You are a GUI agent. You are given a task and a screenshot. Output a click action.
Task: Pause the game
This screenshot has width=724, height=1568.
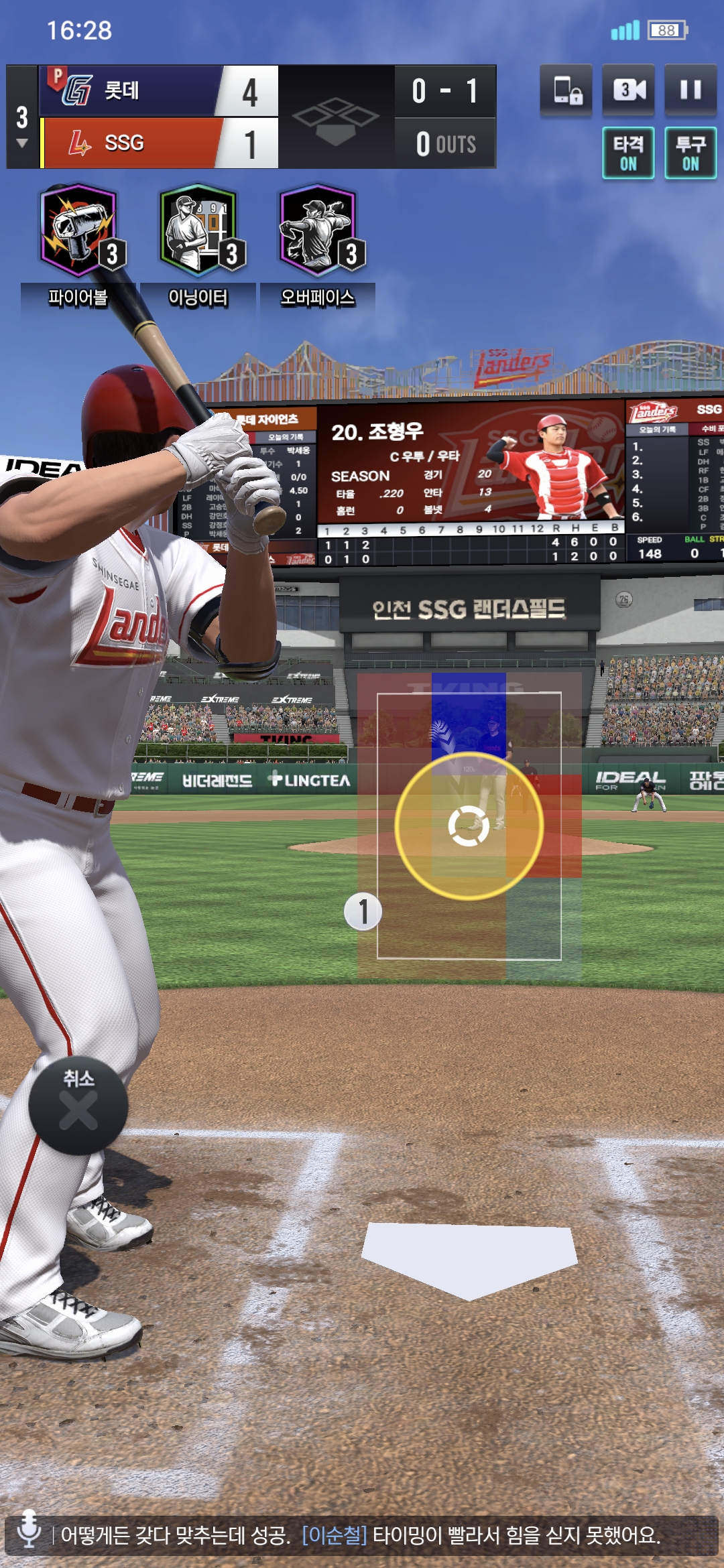pos(690,90)
